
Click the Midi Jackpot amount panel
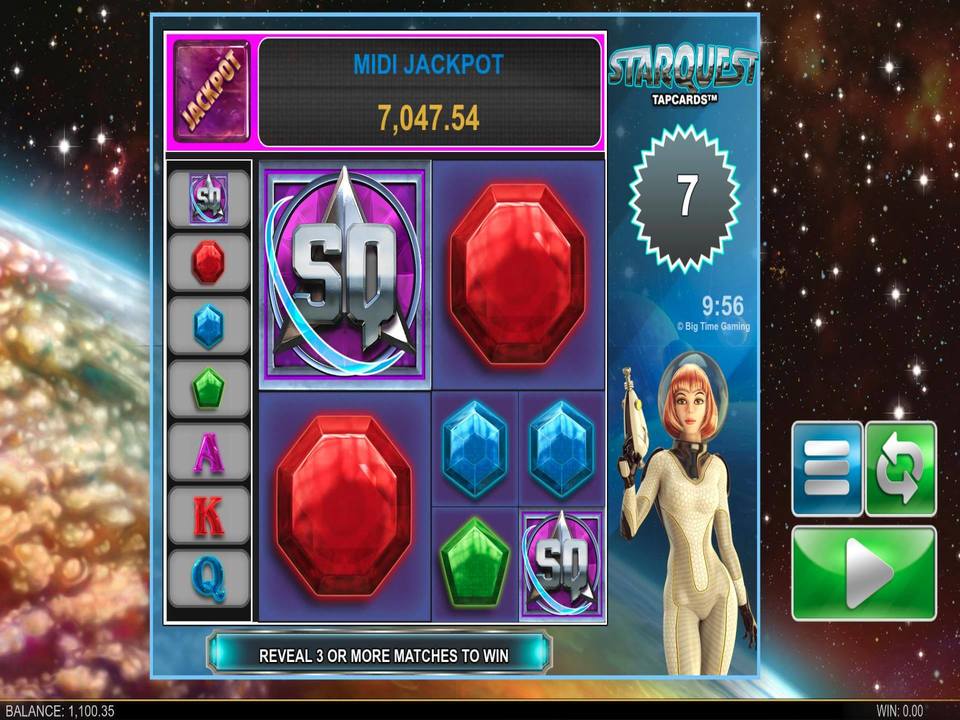[x=430, y=92]
